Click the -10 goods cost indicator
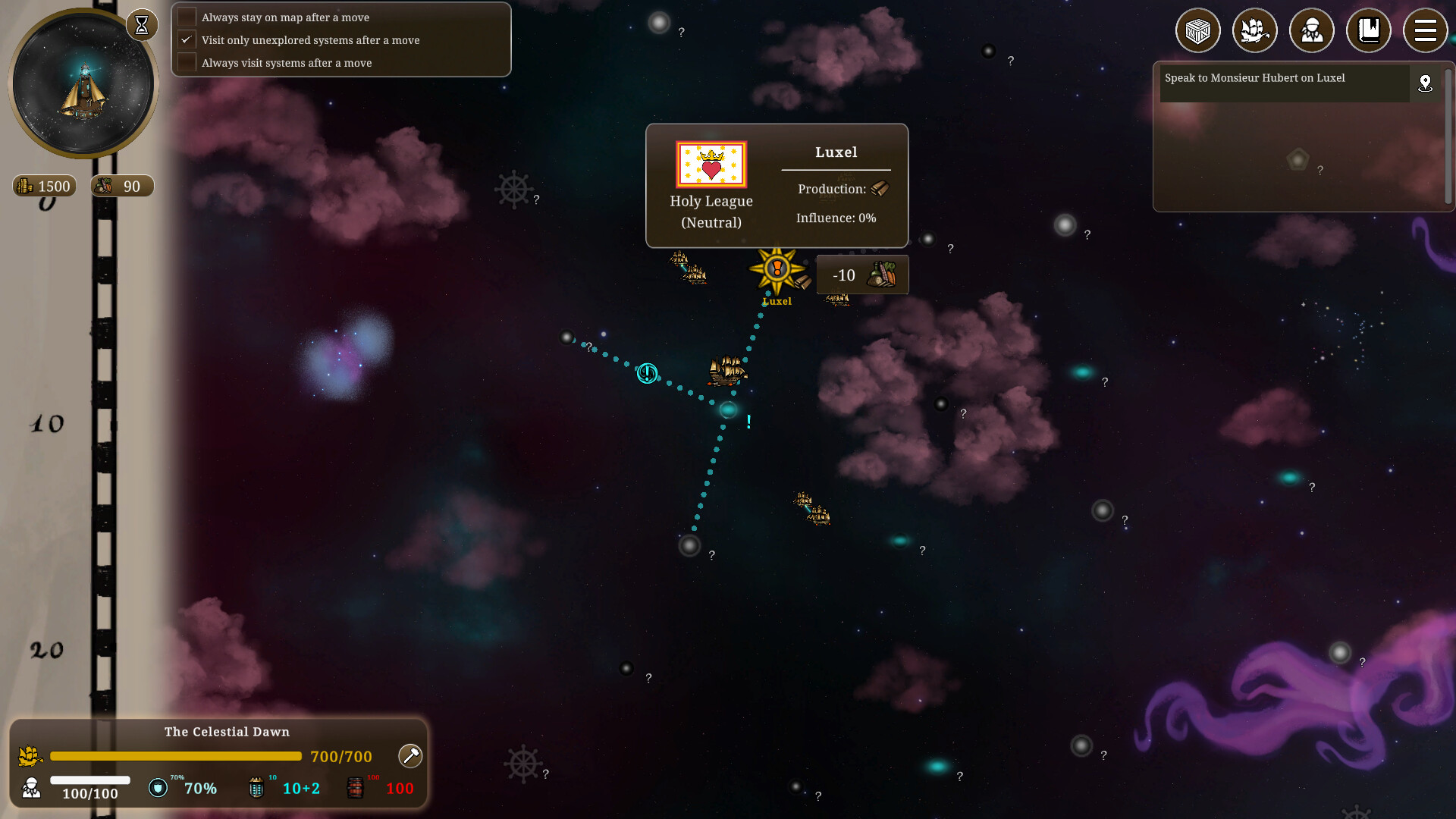The width and height of the screenshot is (1456, 819). click(861, 275)
